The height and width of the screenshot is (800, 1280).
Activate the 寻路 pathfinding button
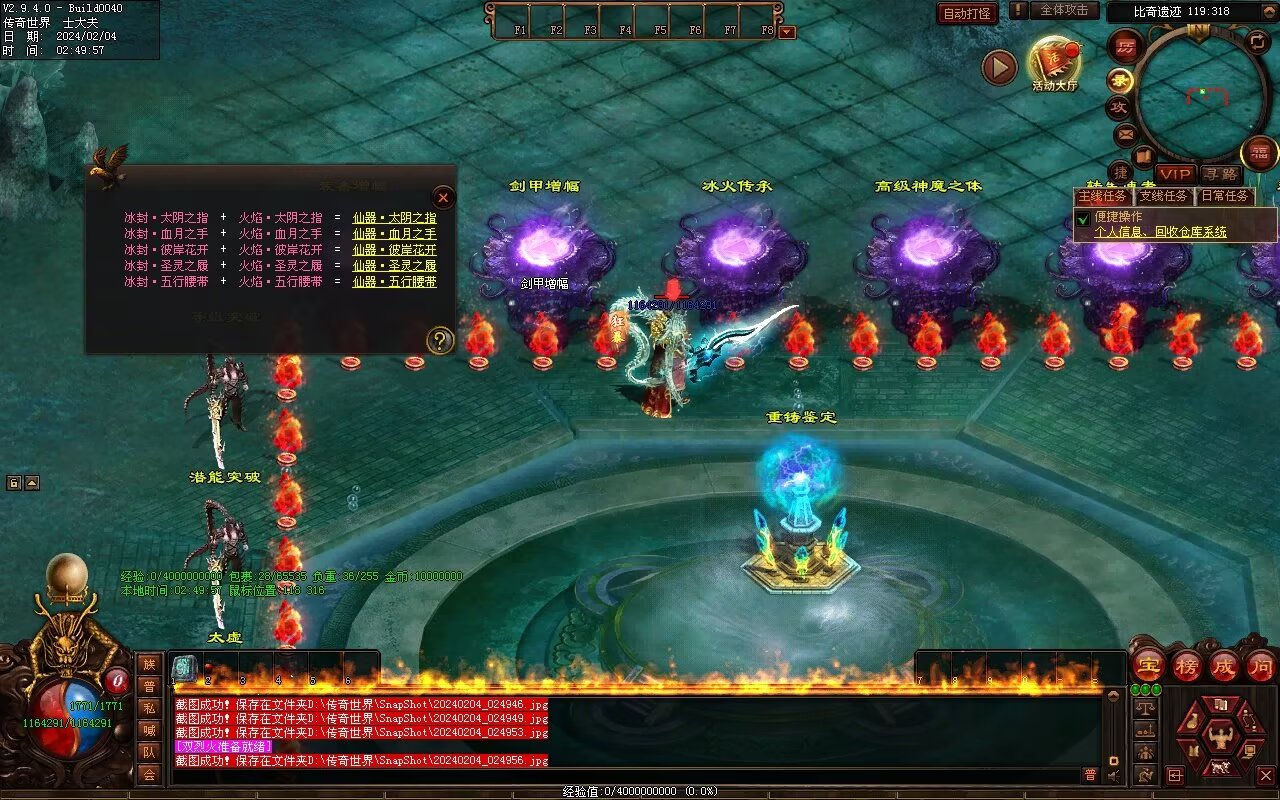point(1219,174)
